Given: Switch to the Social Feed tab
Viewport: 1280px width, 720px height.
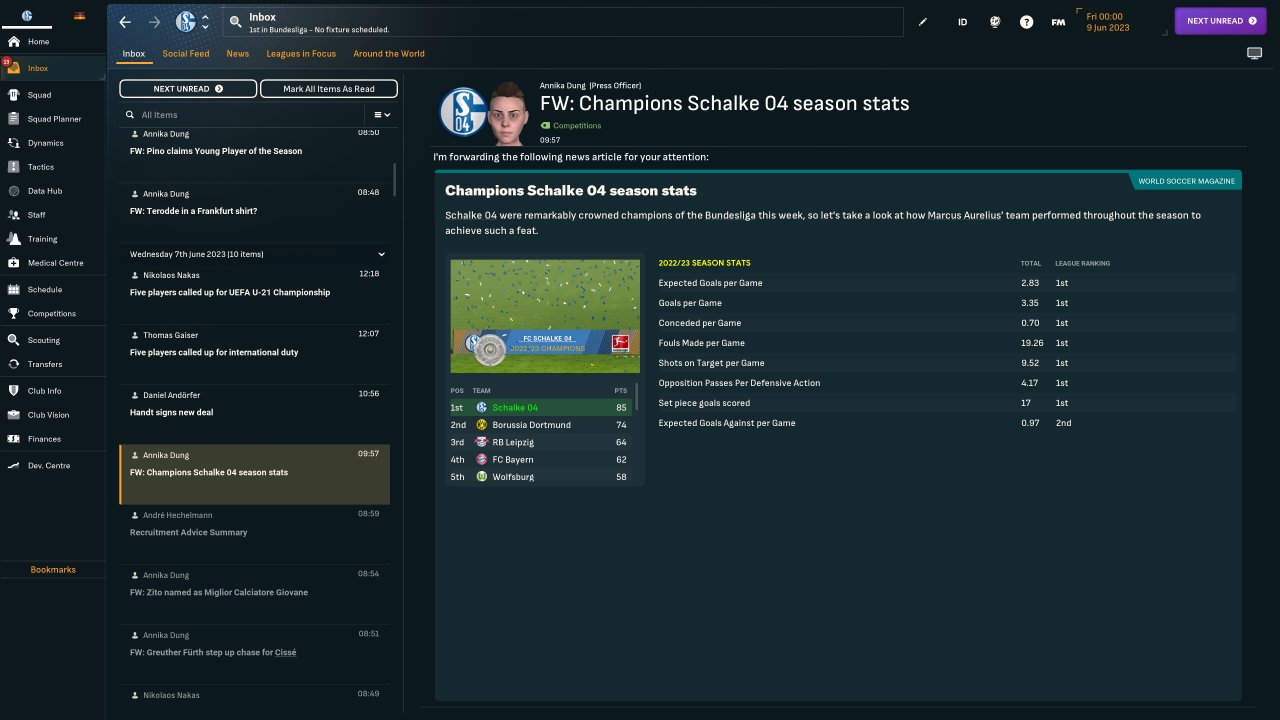Looking at the screenshot, I should 186,54.
